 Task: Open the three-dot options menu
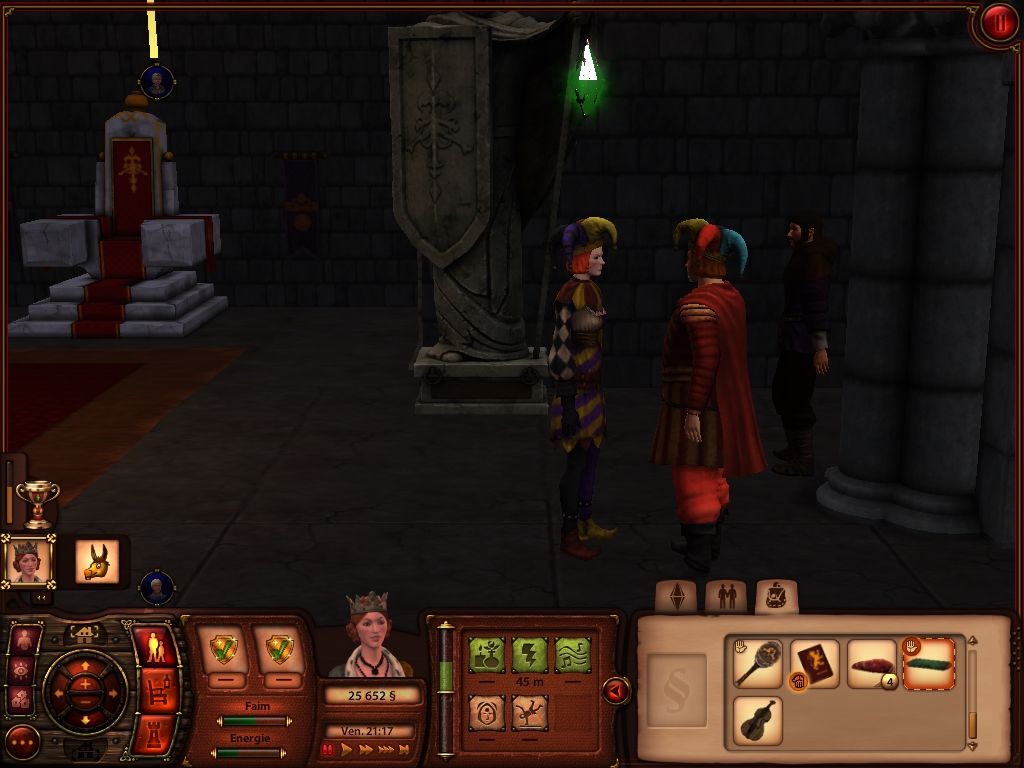pyautogui.click(x=22, y=741)
